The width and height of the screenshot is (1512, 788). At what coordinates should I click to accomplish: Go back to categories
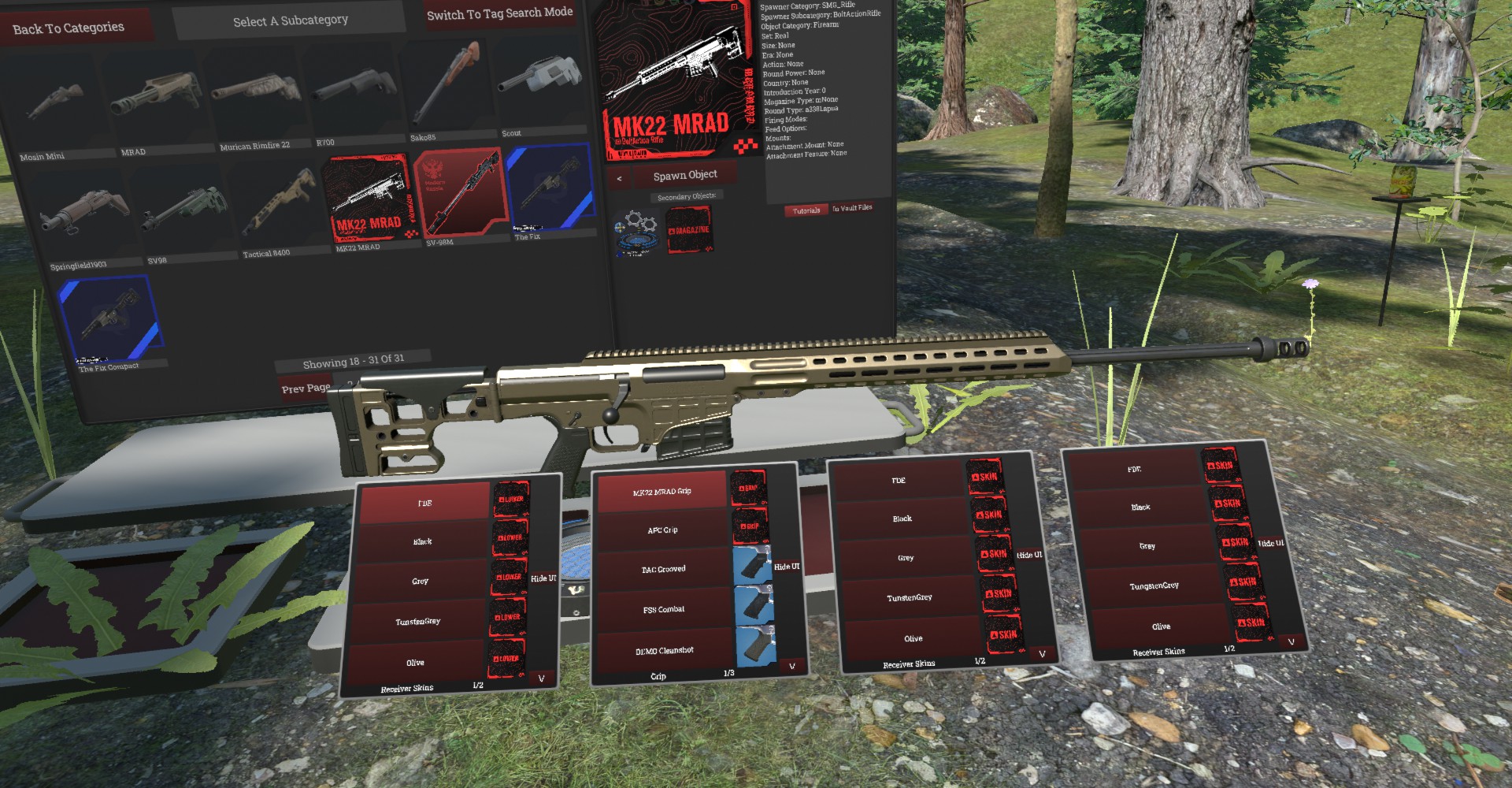[x=69, y=28]
